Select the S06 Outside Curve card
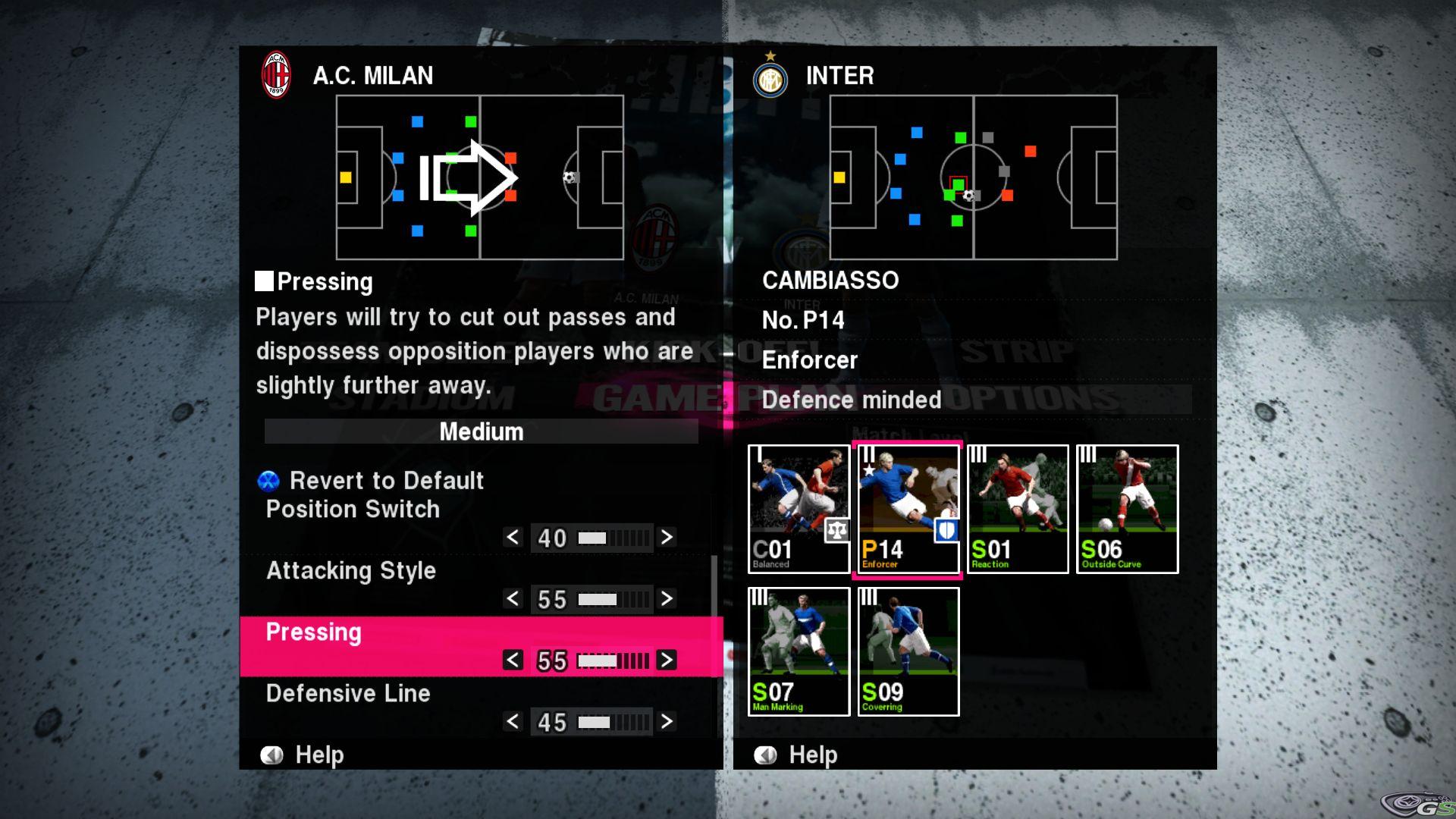The height and width of the screenshot is (819, 1456). coord(1127,509)
